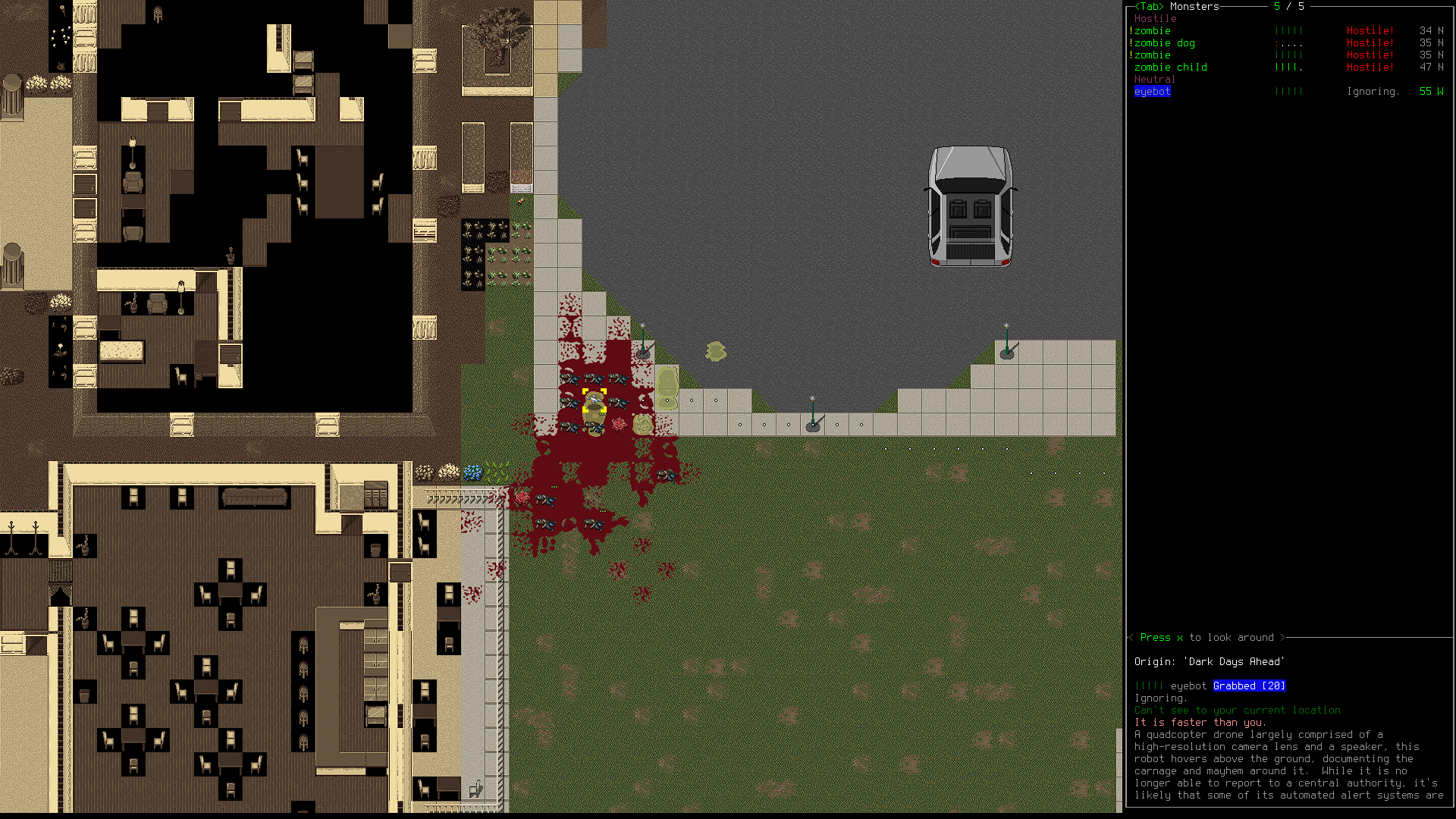Screen dimensions: 1456x819
Task: Click the blue flowers near the lawn edge
Action: [473, 471]
